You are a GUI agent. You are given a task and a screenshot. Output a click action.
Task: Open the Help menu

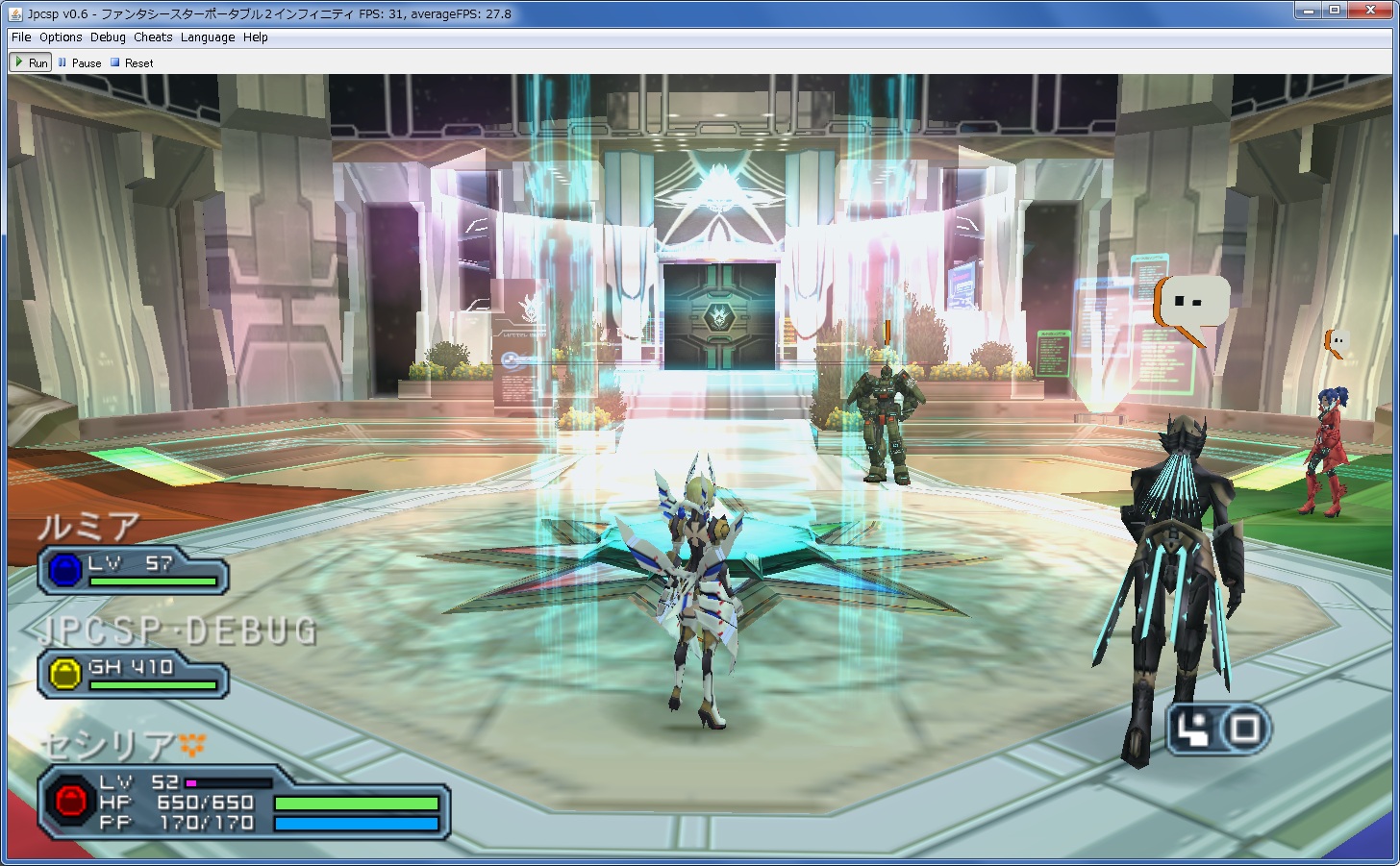(x=256, y=37)
